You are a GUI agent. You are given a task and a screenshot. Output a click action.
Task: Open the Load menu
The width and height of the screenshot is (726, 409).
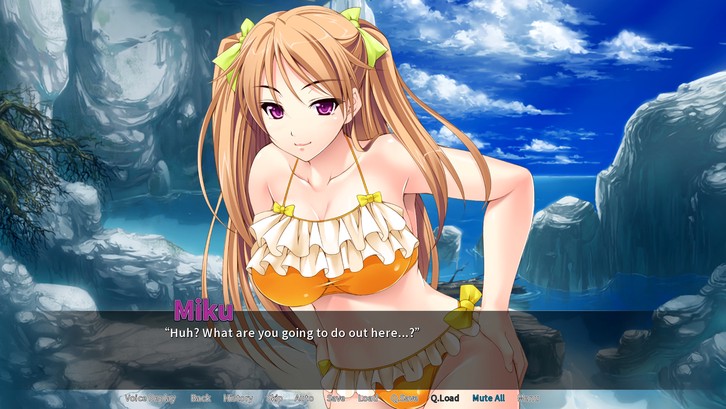click(367, 398)
